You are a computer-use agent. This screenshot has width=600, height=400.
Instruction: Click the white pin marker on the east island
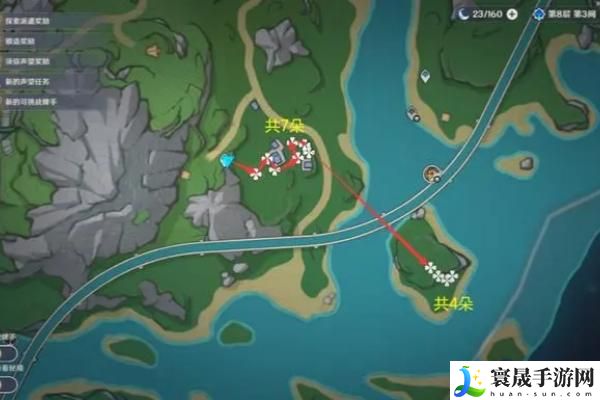pos(426,75)
